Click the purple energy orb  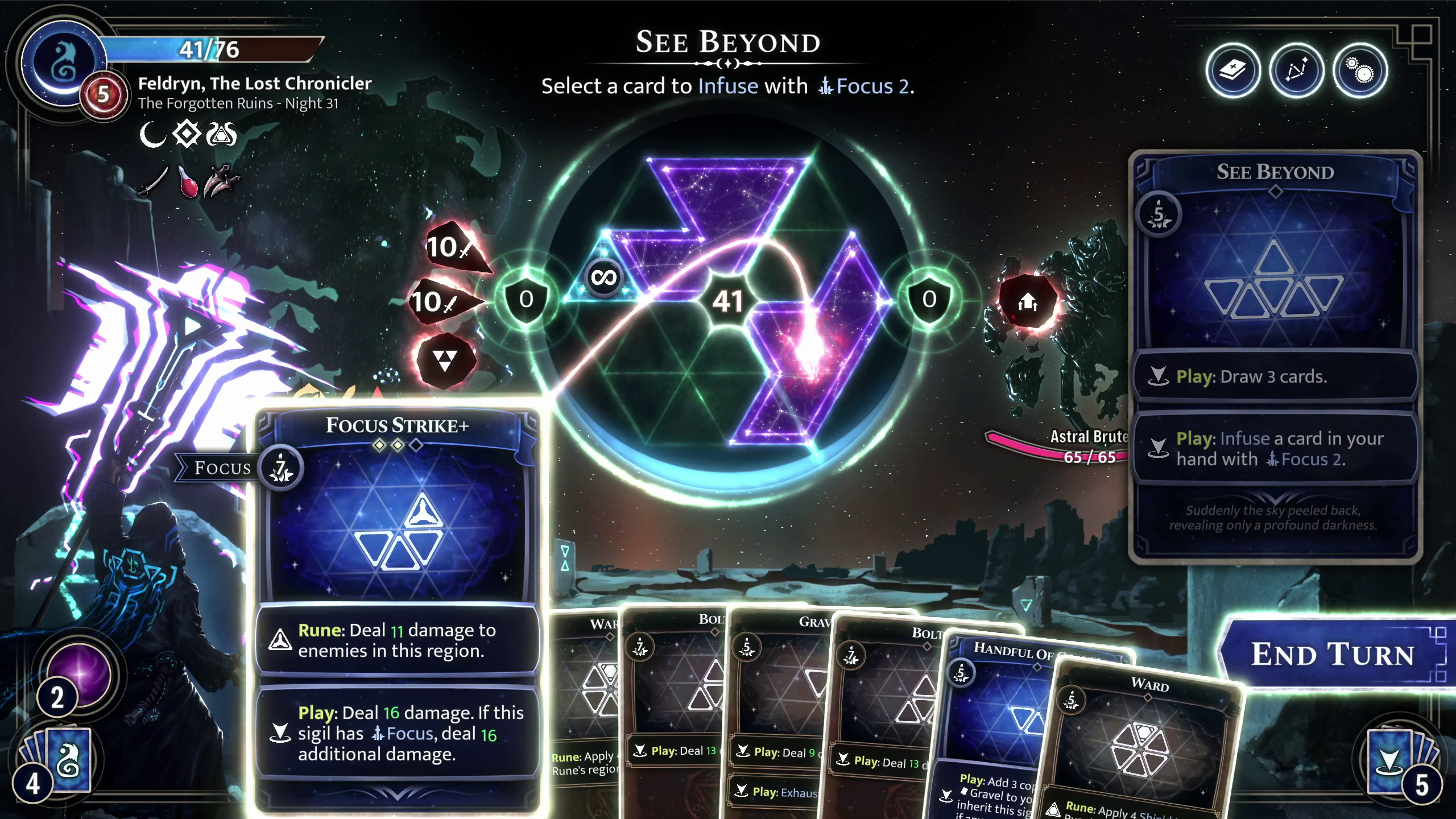point(80,674)
